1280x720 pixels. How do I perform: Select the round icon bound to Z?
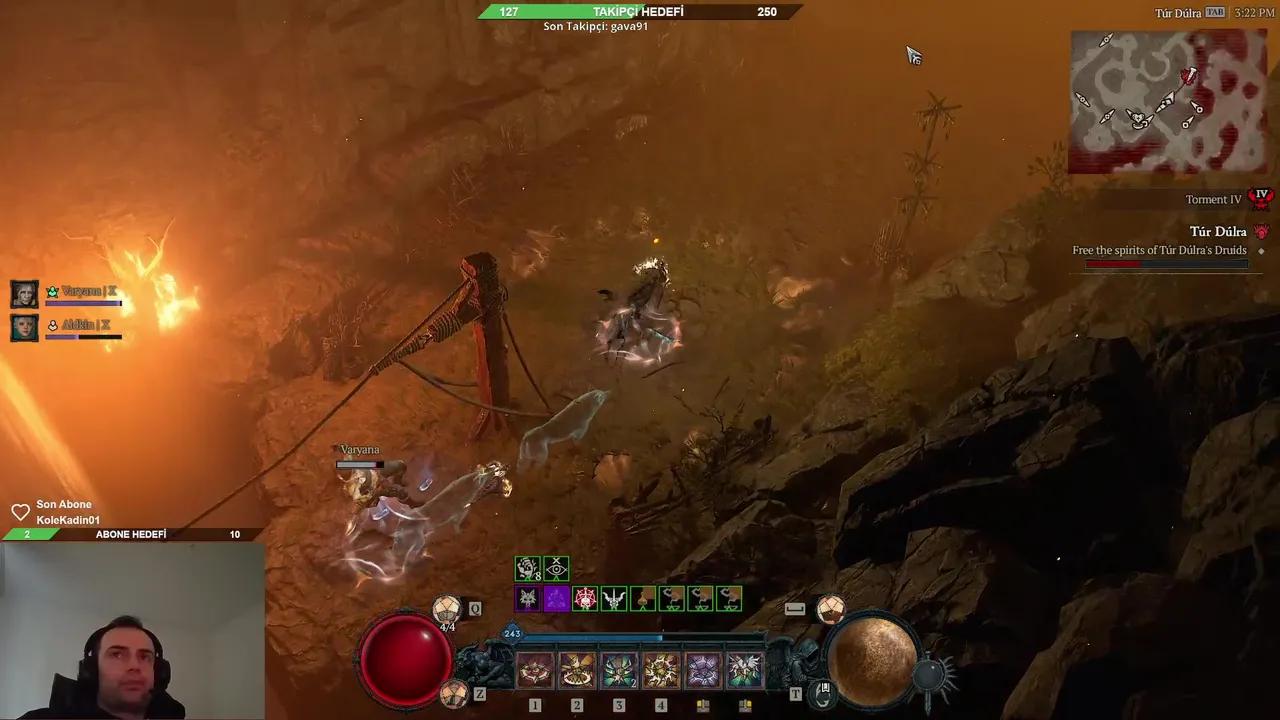(x=455, y=693)
